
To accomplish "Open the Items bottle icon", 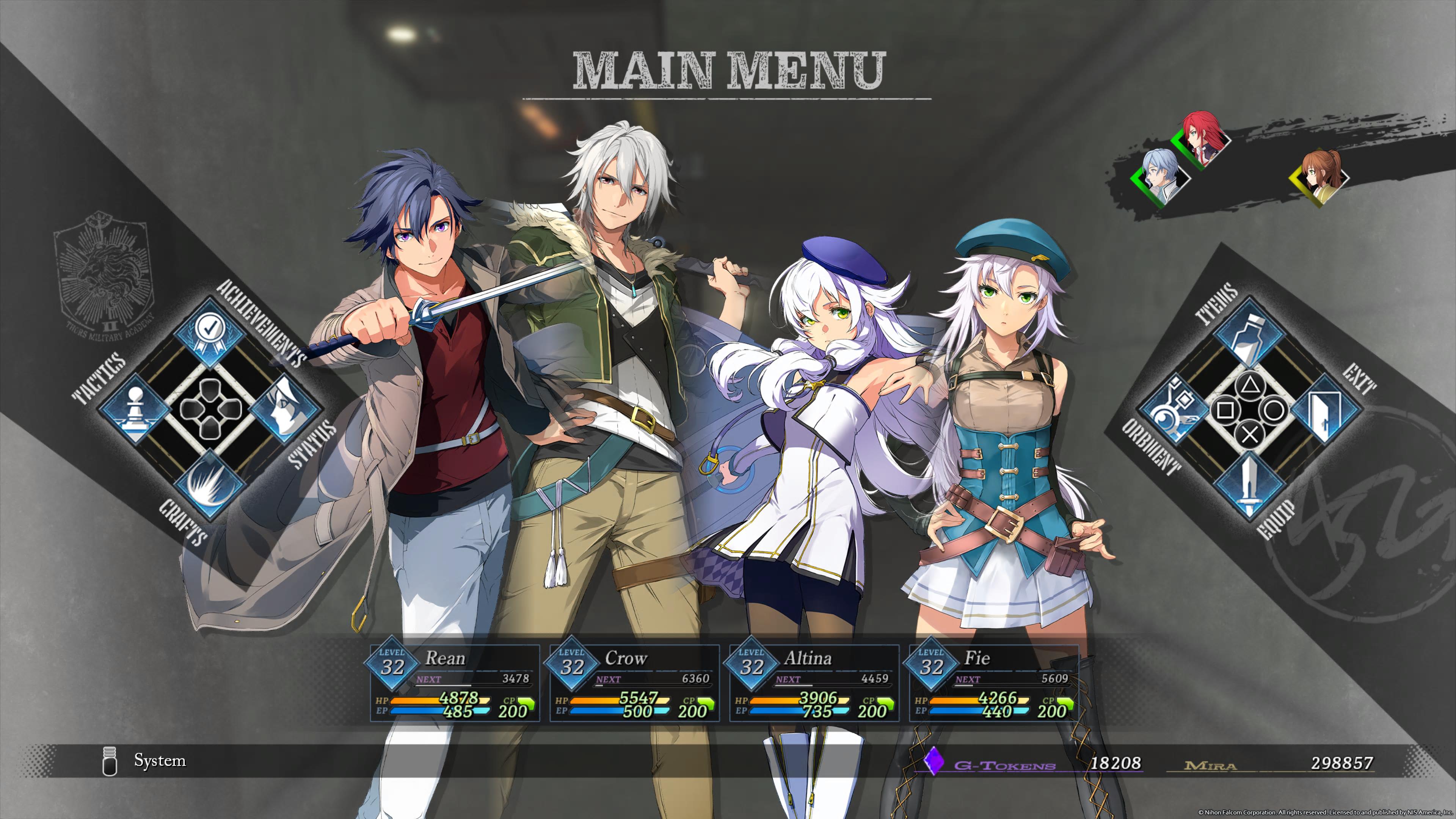I will click(1250, 334).
